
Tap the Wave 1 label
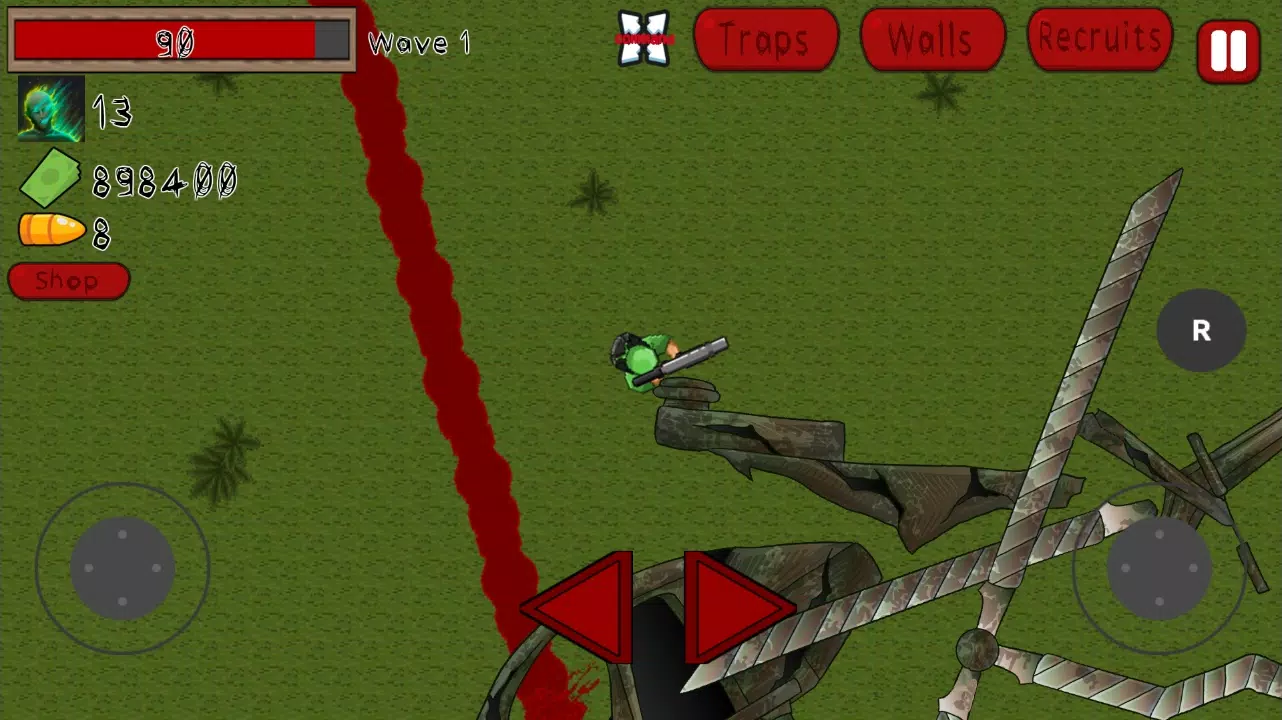coord(420,43)
